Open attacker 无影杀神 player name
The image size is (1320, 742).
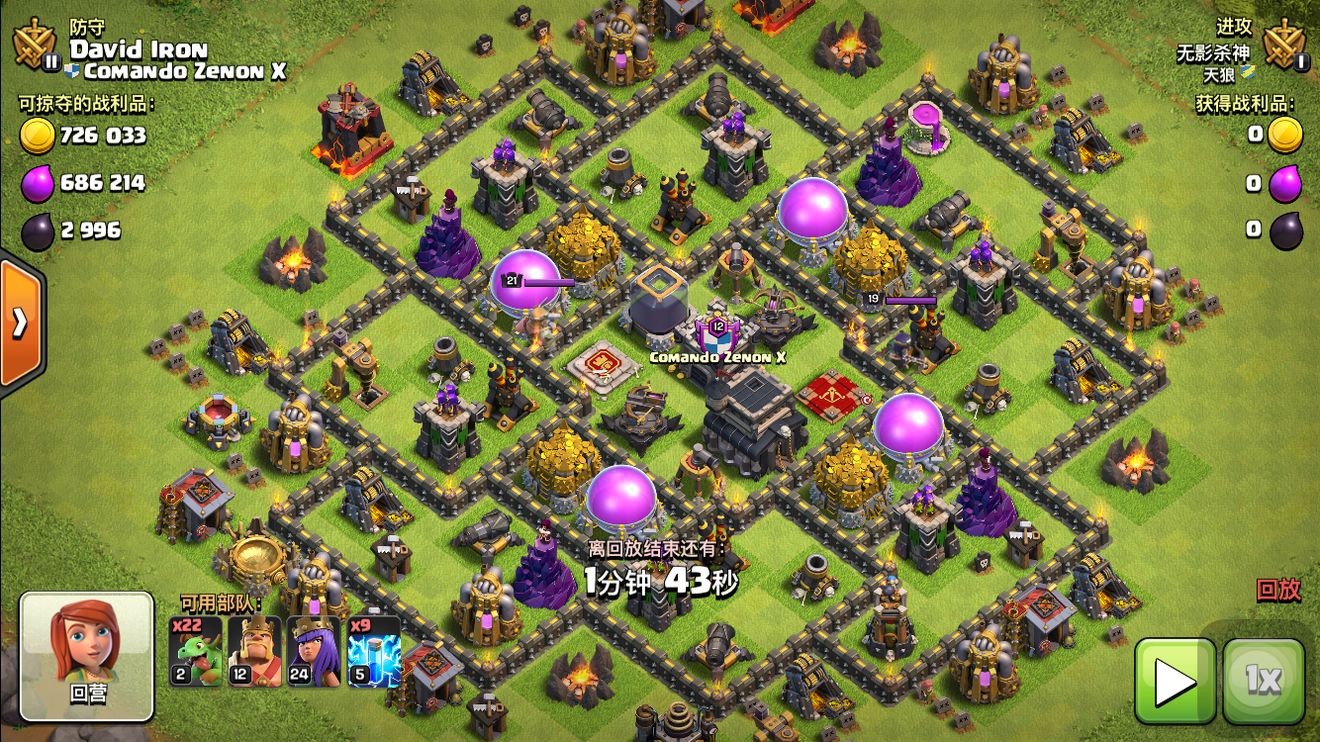1212,53
